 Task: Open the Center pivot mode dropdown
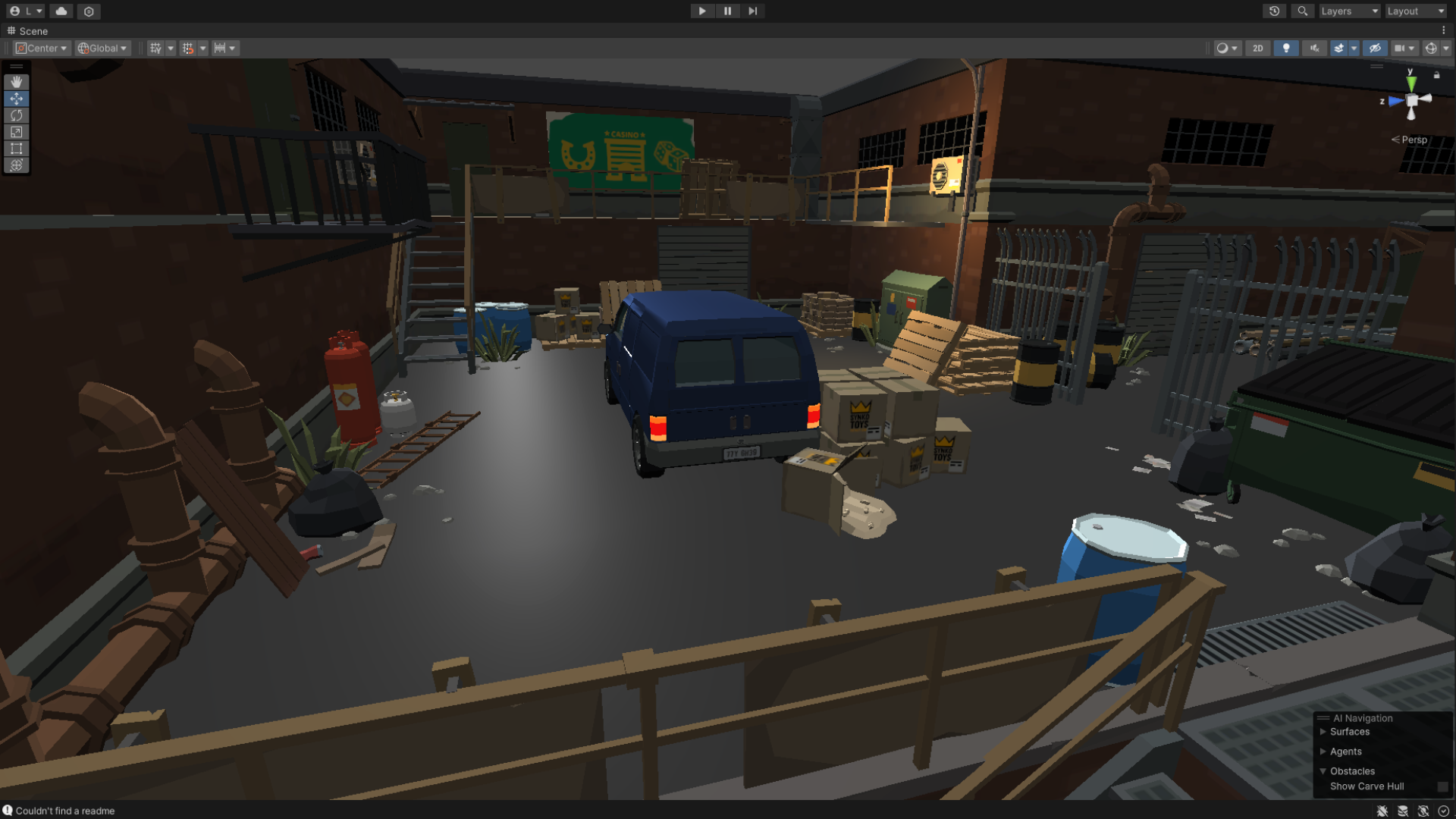(42, 49)
